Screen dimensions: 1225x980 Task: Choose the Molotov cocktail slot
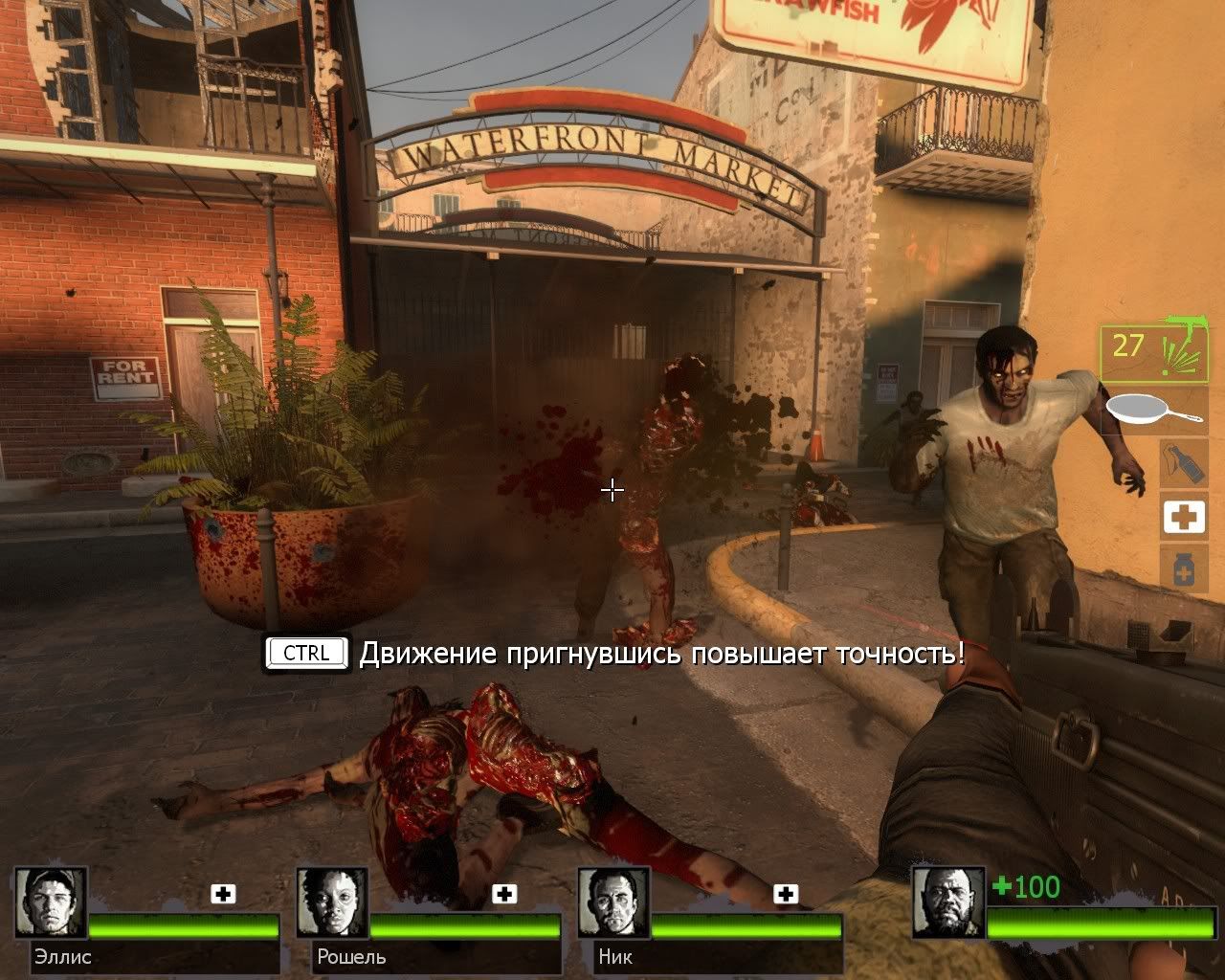pos(1183,462)
